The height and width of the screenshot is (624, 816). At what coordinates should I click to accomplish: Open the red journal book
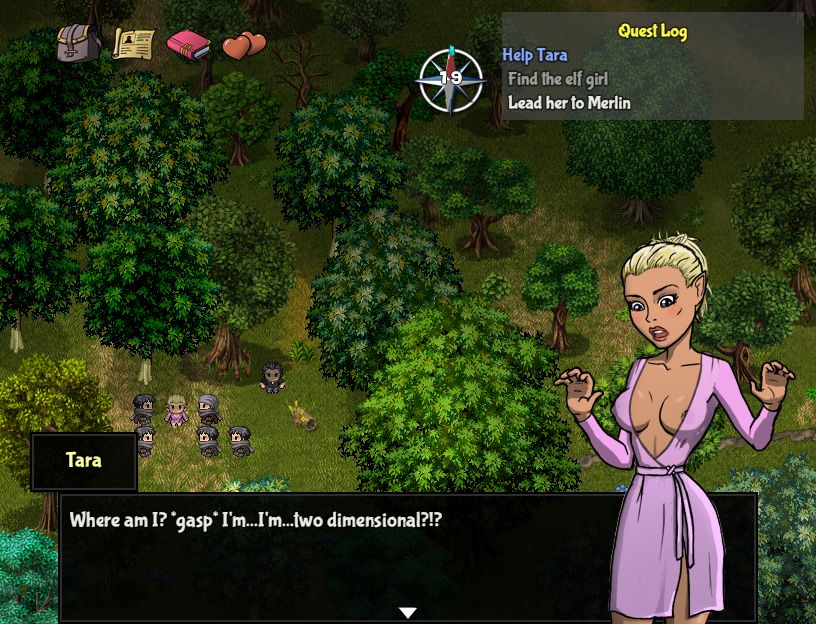pos(188,45)
